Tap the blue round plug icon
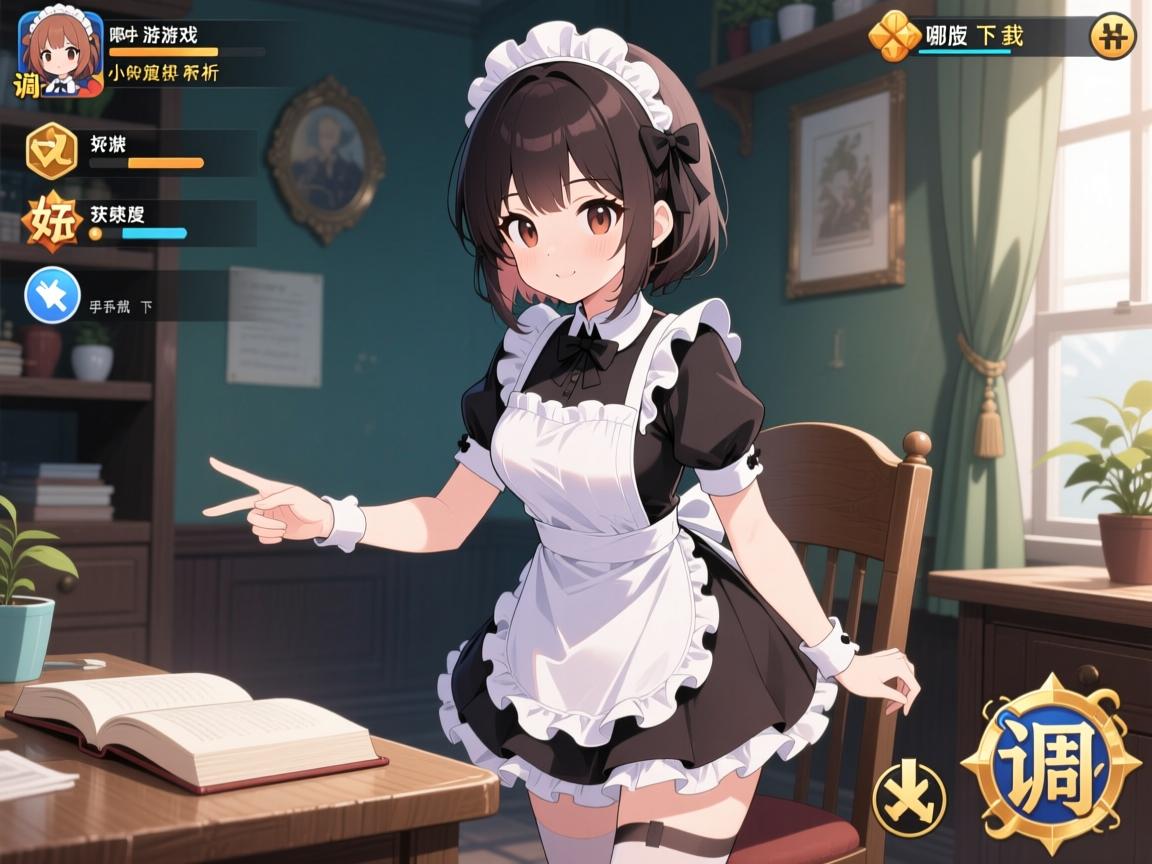Viewport: 1152px width, 864px height. click(x=51, y=296)
